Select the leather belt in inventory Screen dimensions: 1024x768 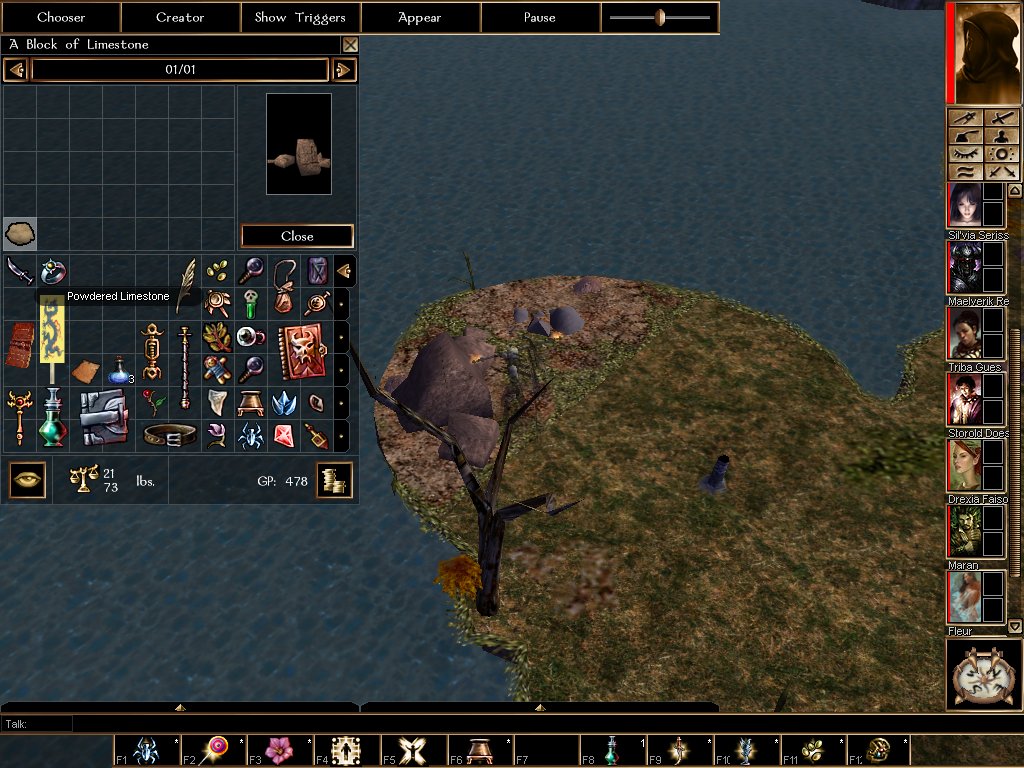(x=169, y=435)
